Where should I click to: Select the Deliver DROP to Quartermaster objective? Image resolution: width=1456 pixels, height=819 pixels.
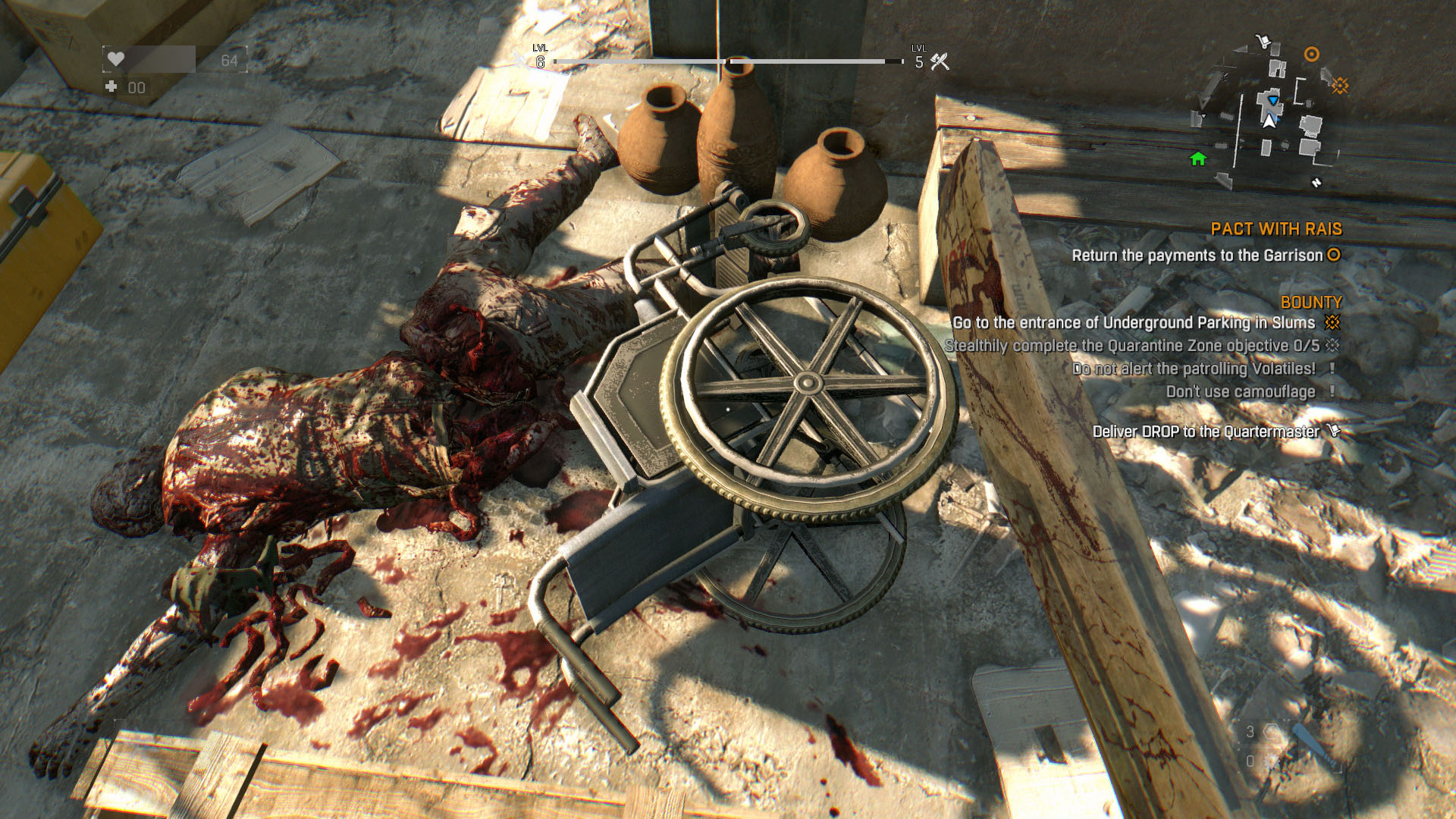1206,431
